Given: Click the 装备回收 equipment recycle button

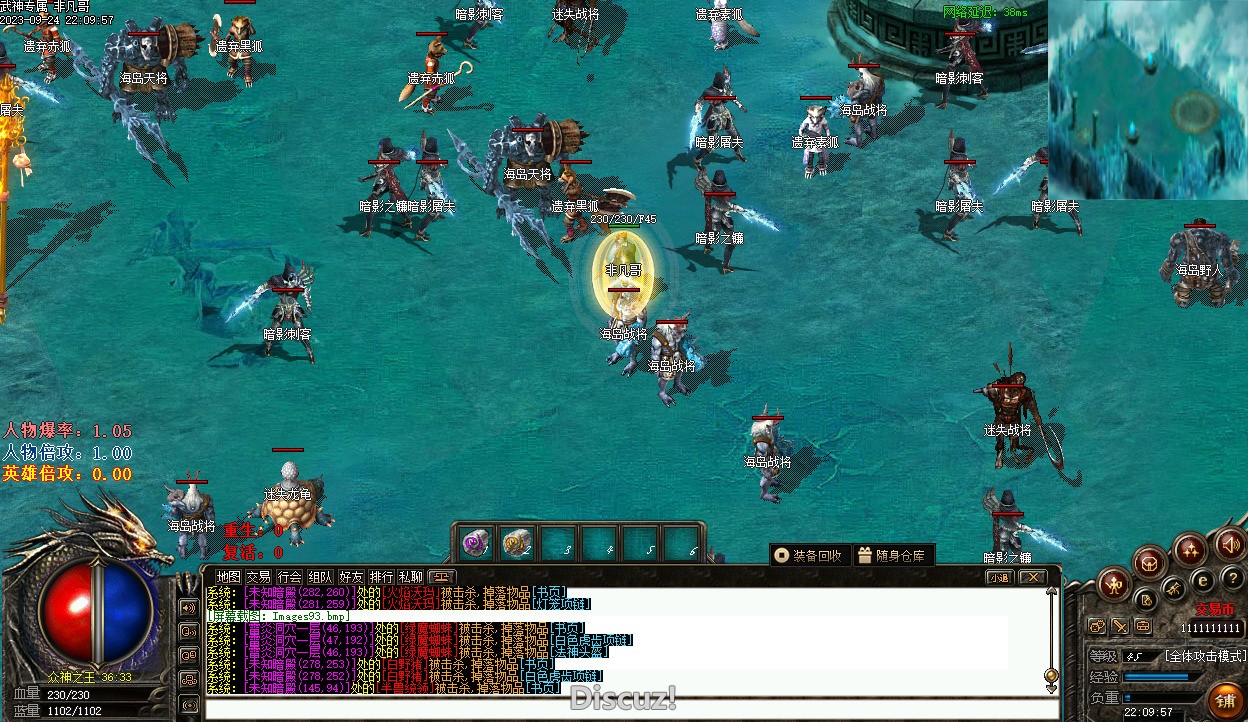Looking at the screenshot, I should [809, 556].
